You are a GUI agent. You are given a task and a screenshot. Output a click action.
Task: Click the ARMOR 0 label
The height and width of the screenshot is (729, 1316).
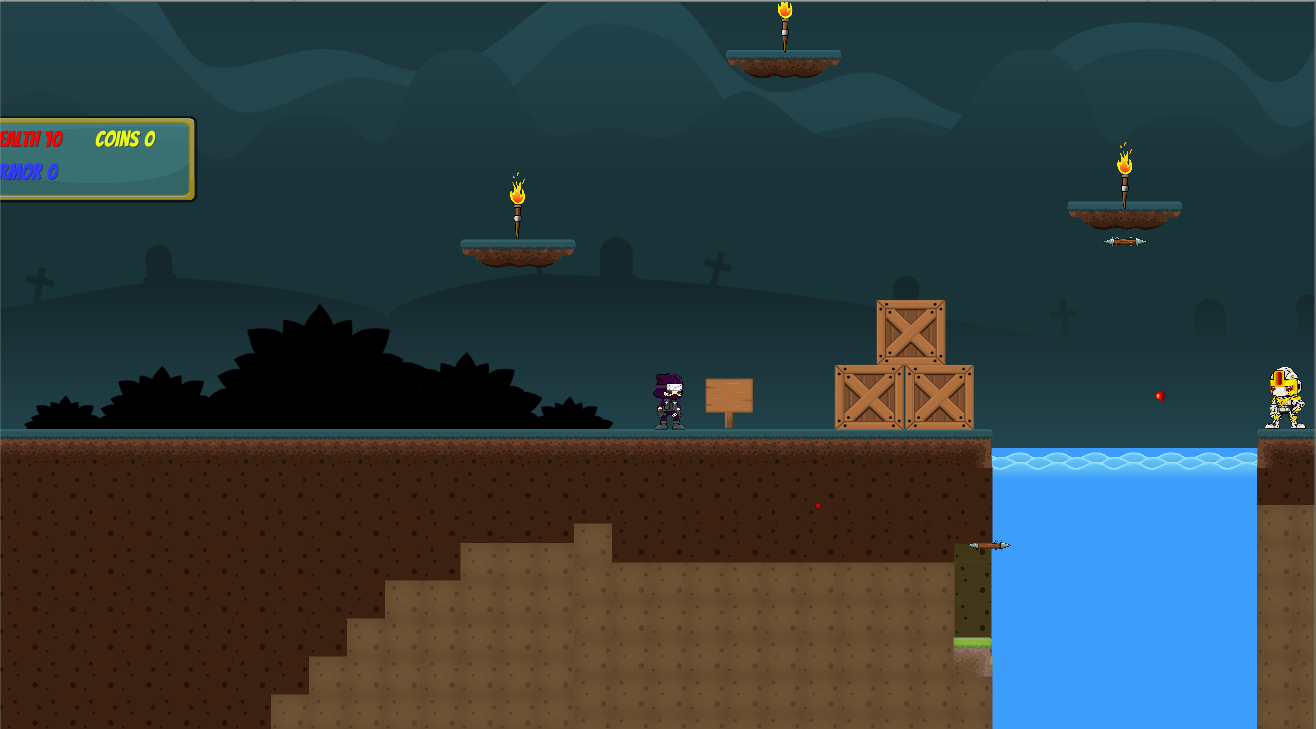tap(30, 171)
